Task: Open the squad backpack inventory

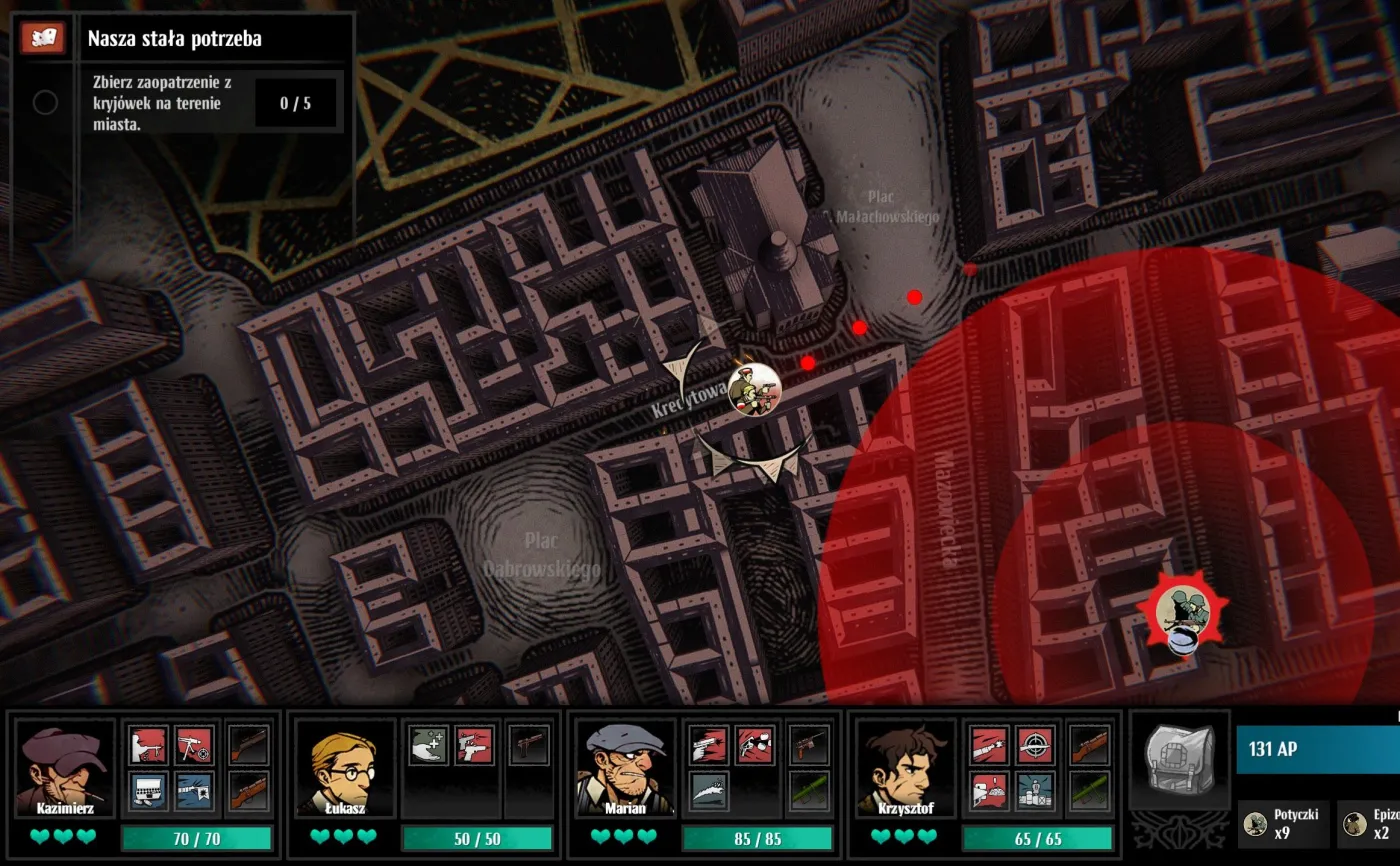Action: tap(1180, 760)
